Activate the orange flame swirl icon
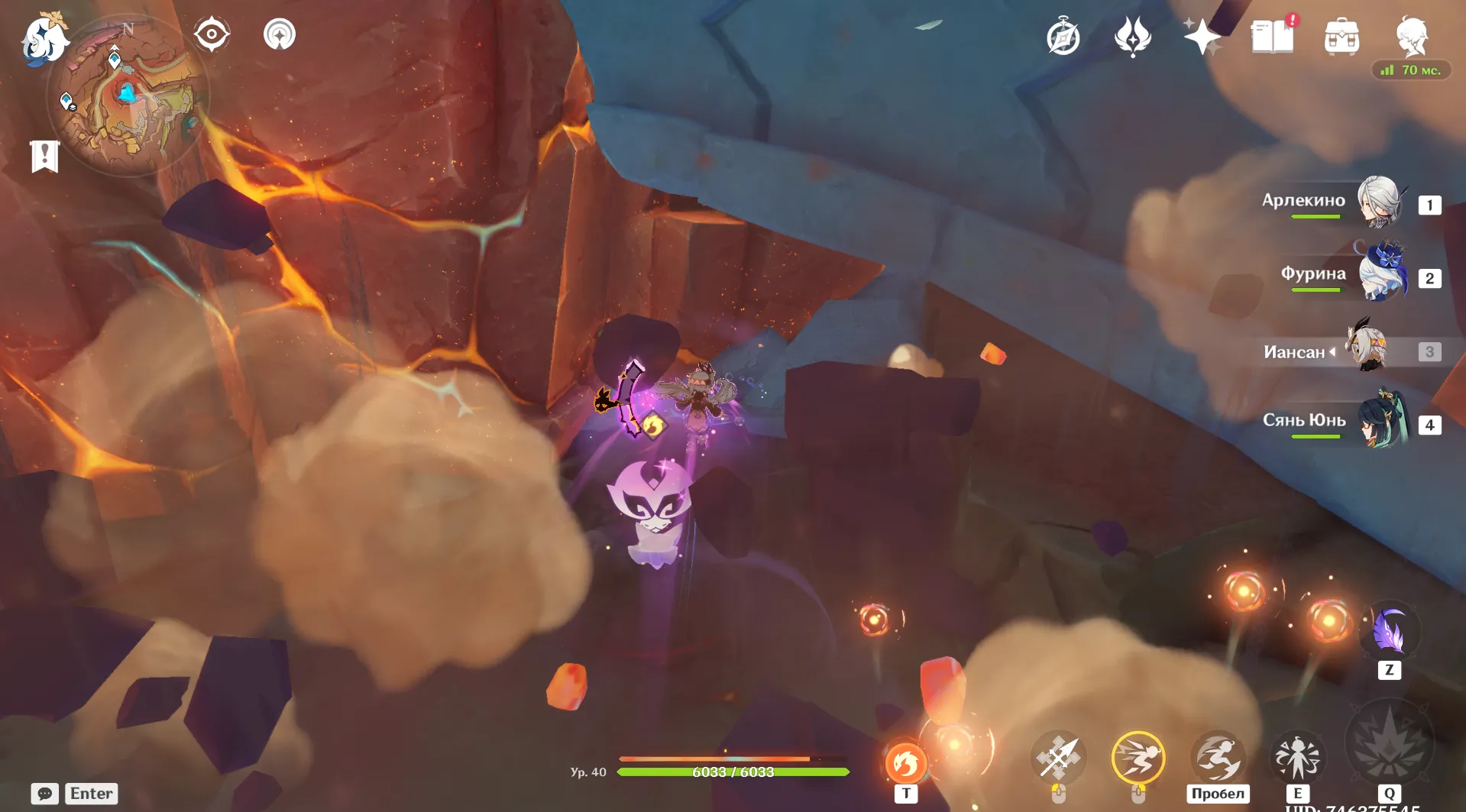Image resolution: width=1466 pixels, height=812 pixels. (906, 763)
